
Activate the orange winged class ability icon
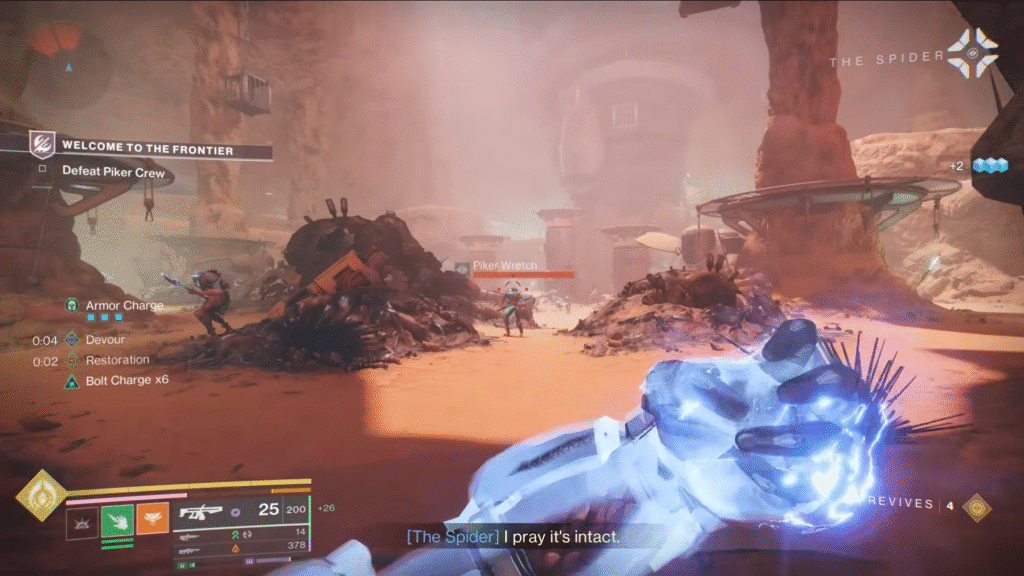[152, 521]
